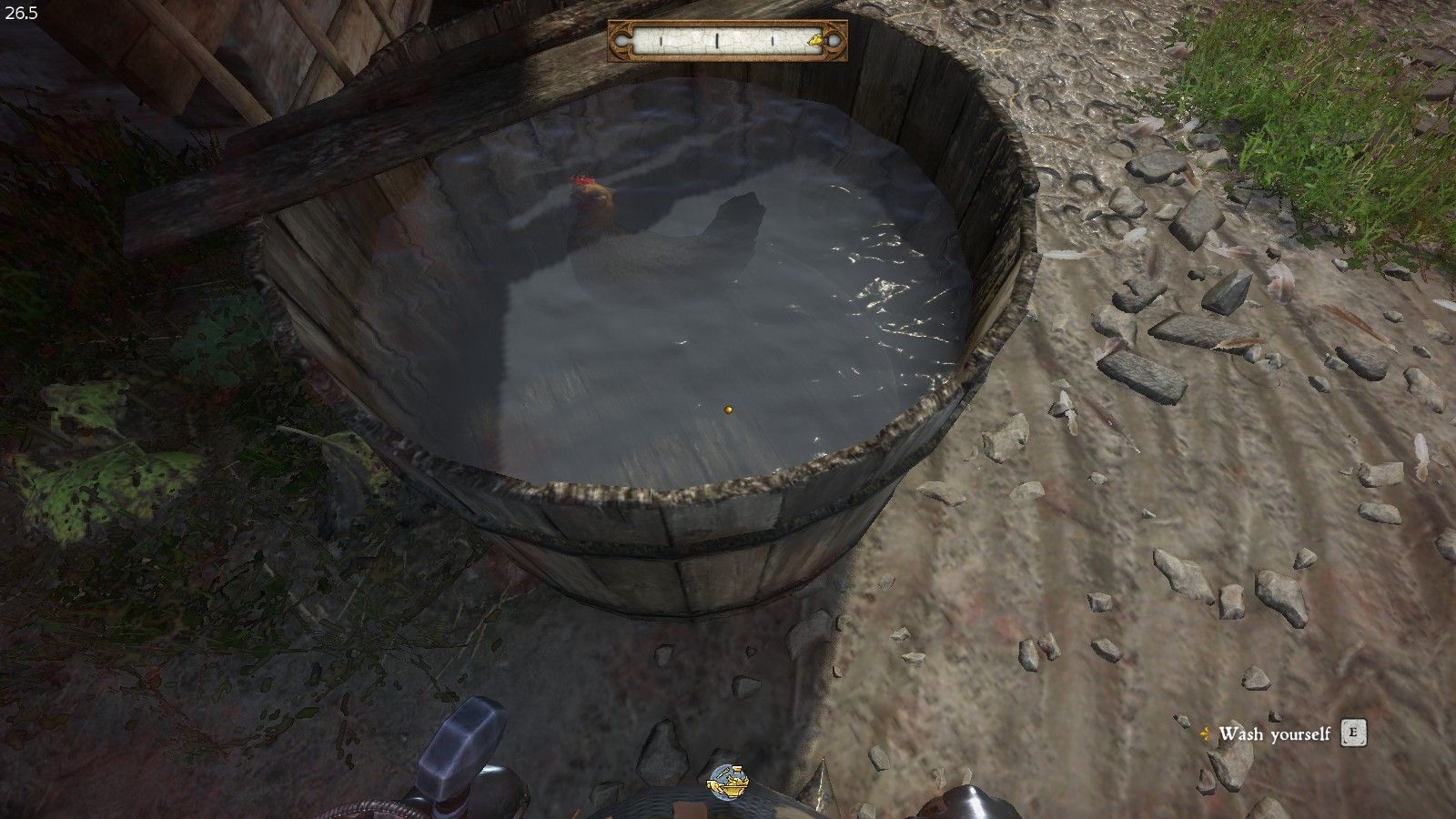This screenshot has width=1456, height=819.
Task: Click the left circular ornament of the compass bar
Action: pos(622,40)
